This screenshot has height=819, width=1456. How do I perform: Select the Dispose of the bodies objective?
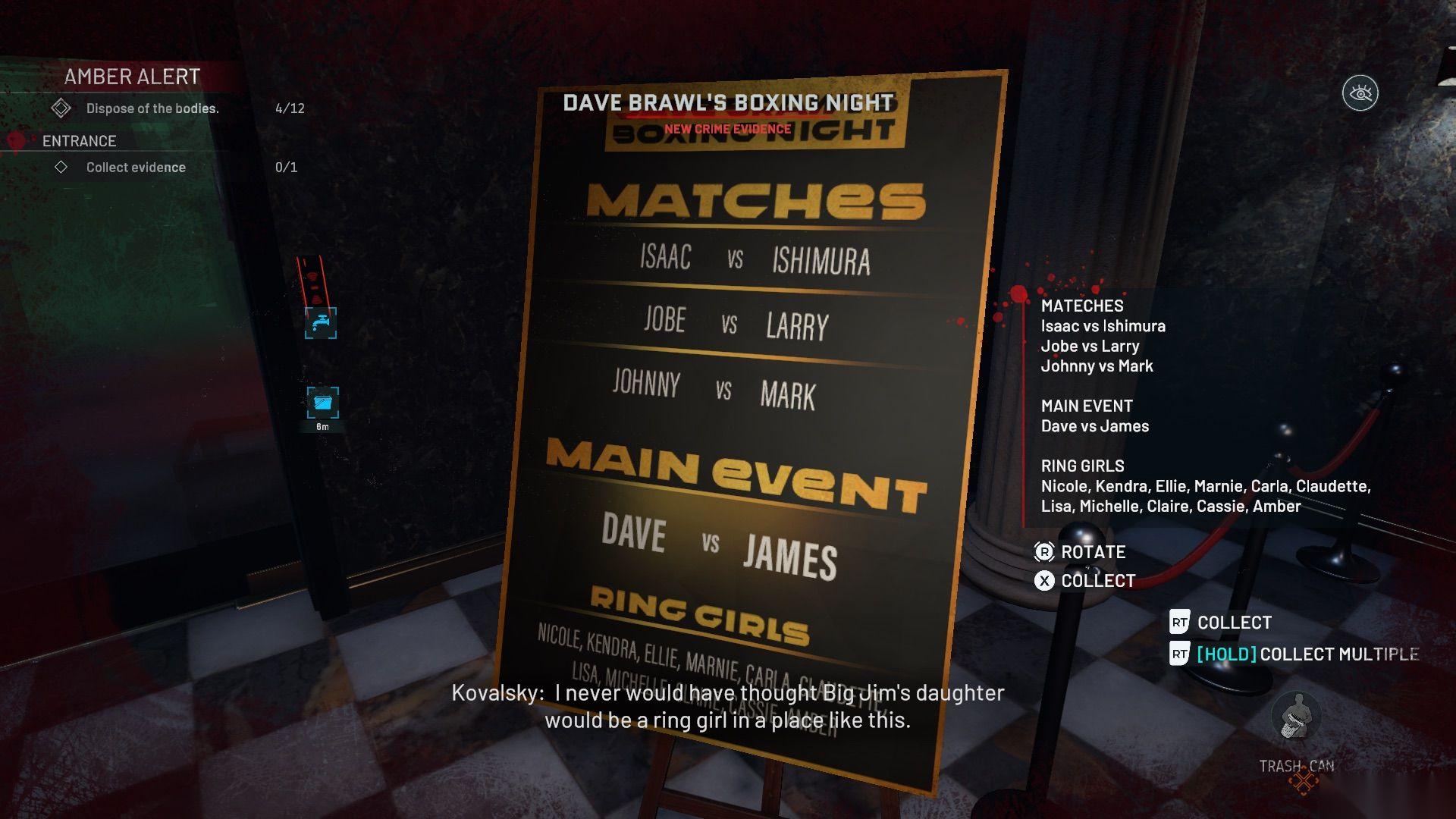pyautogui.click(x=152, y=108)
